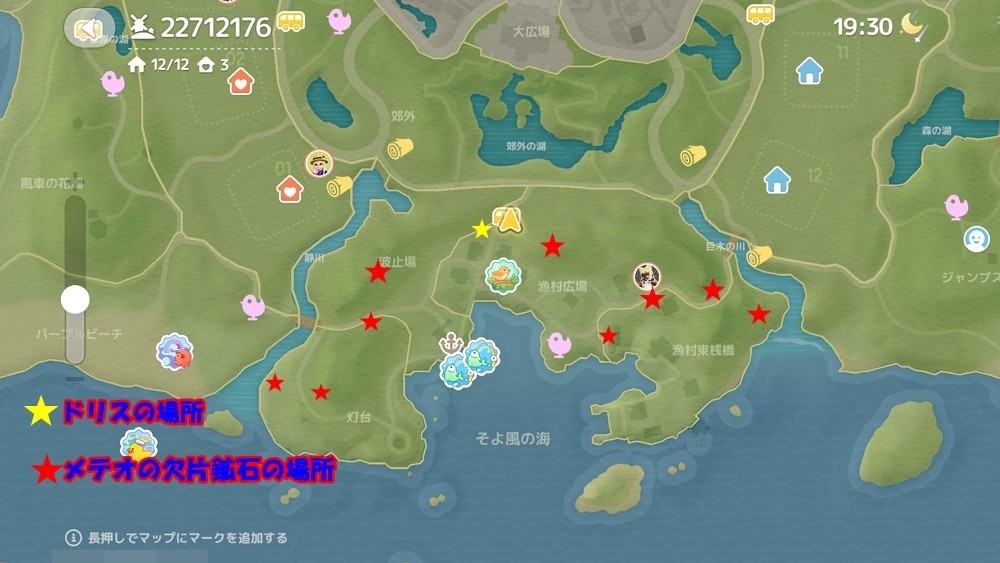
Task: Select the yellow bus marker beside the clock
Action: click(760, 14)
